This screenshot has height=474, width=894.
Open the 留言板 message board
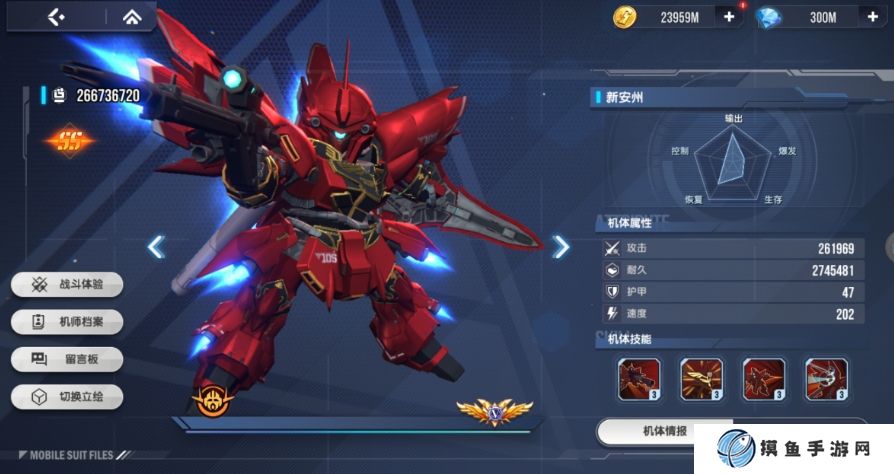click(x=66, y=359)
